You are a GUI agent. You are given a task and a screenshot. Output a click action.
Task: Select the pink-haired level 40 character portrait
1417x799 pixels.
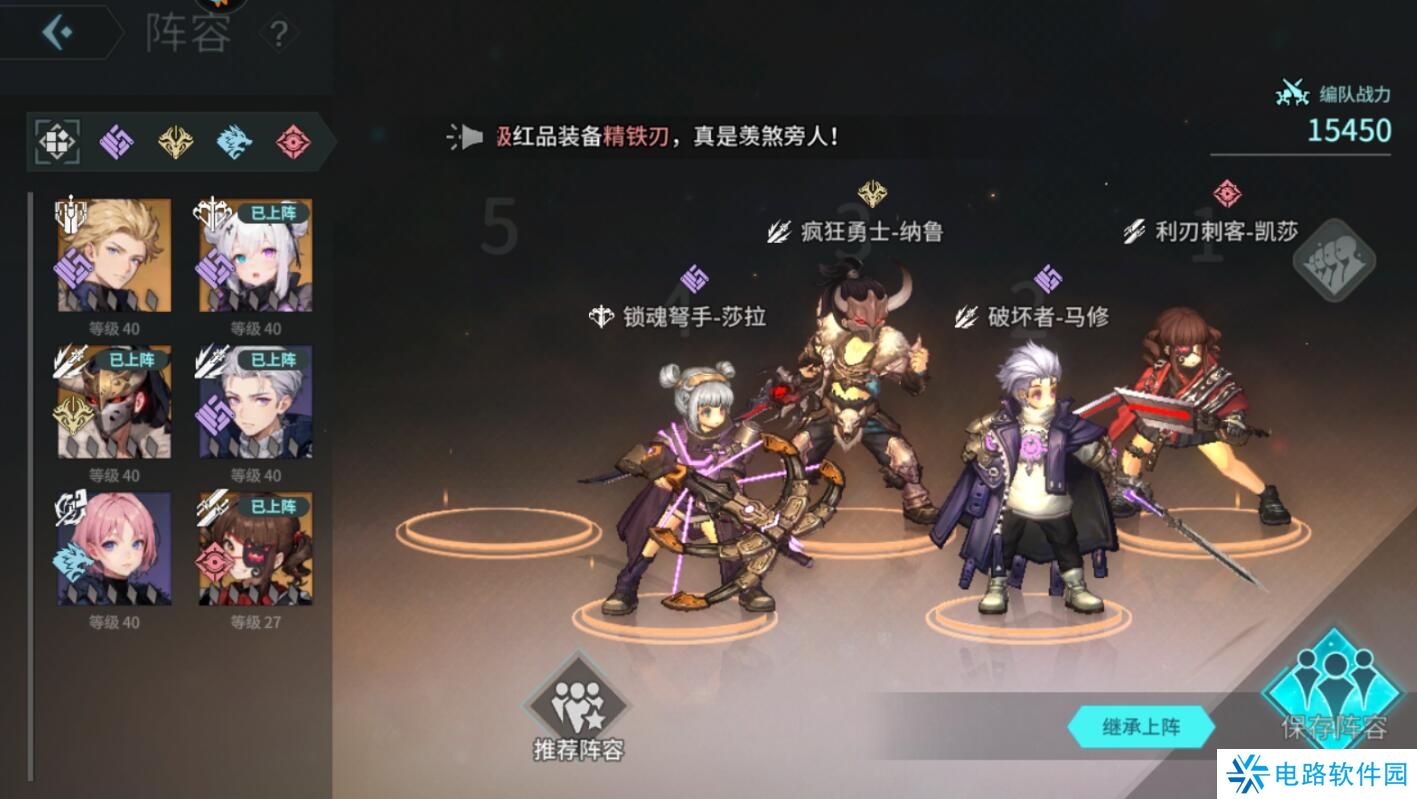coord(112,548)
